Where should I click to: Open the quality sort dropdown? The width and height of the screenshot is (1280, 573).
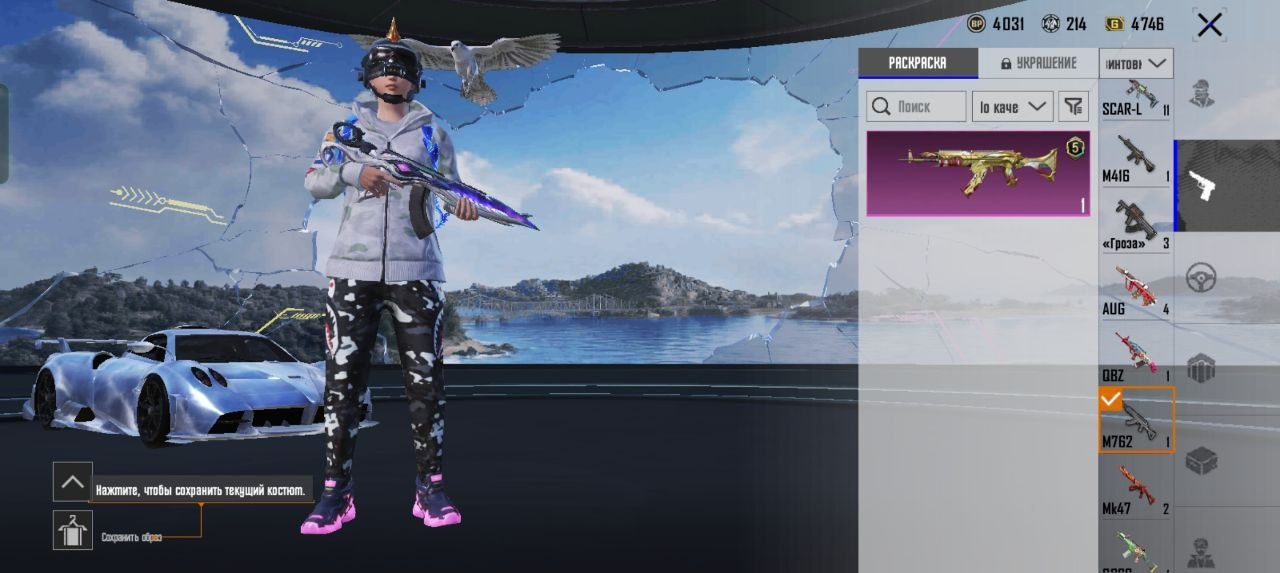tap(1012, 106)
